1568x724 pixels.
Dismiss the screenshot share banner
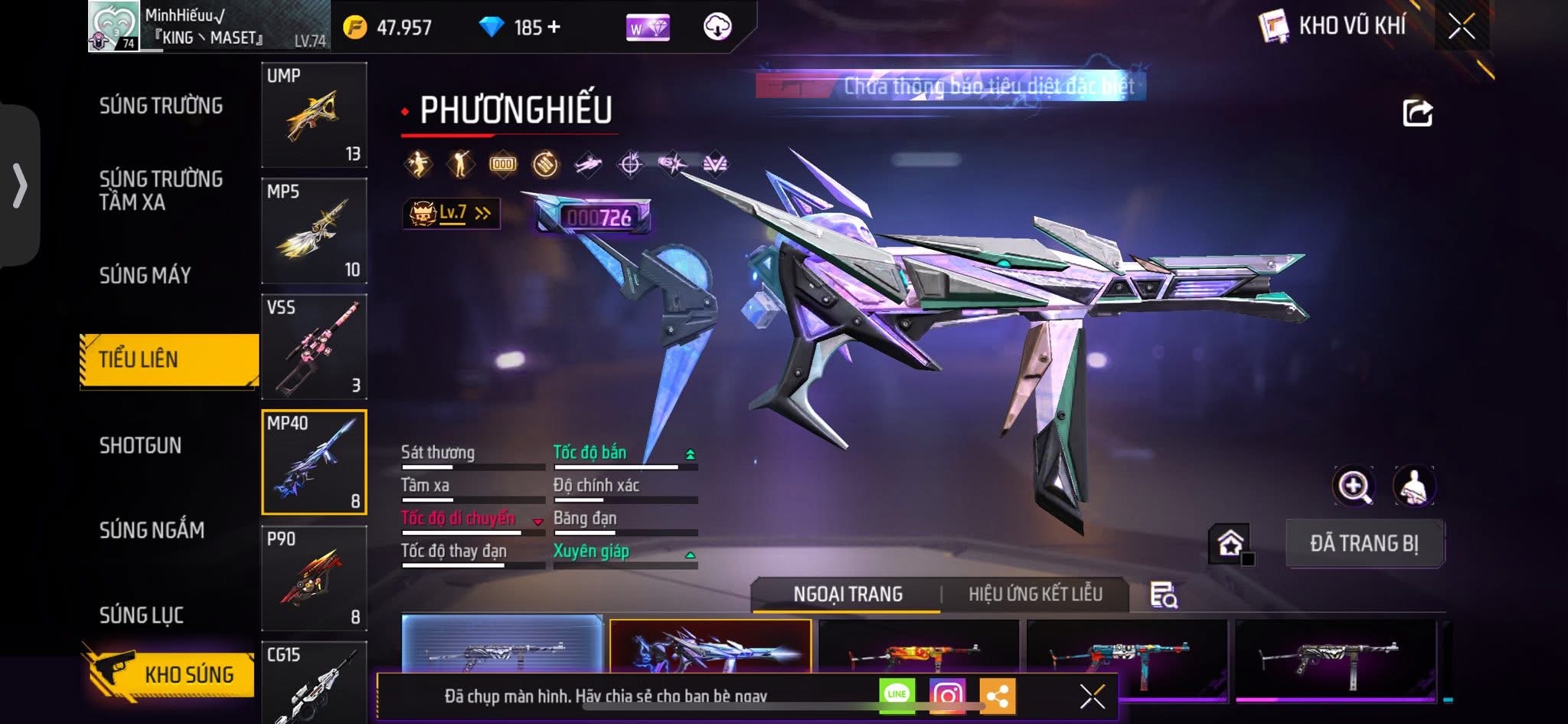tap(1092, 696)
